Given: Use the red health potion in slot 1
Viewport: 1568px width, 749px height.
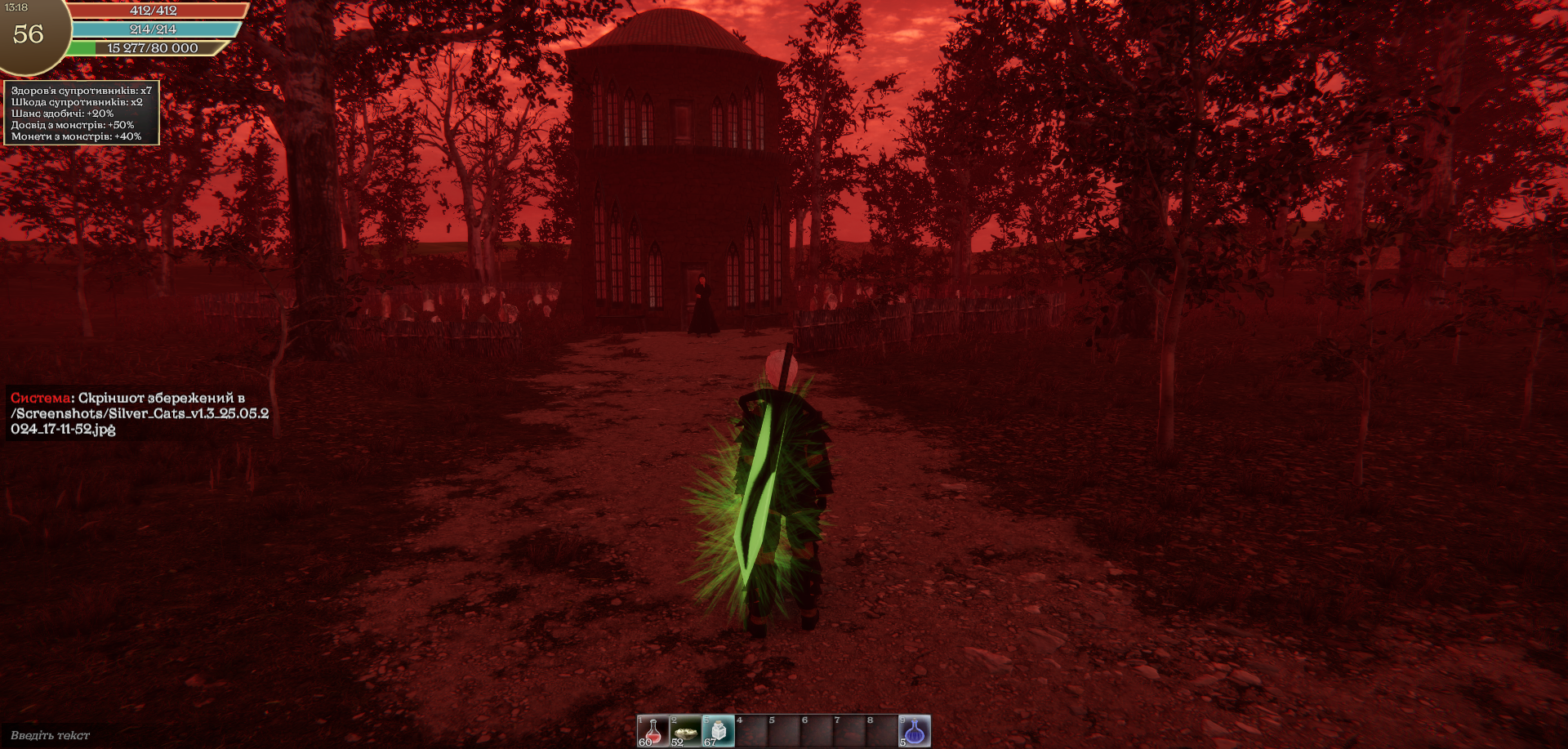Looking at the screenshot, I should 653,731.
